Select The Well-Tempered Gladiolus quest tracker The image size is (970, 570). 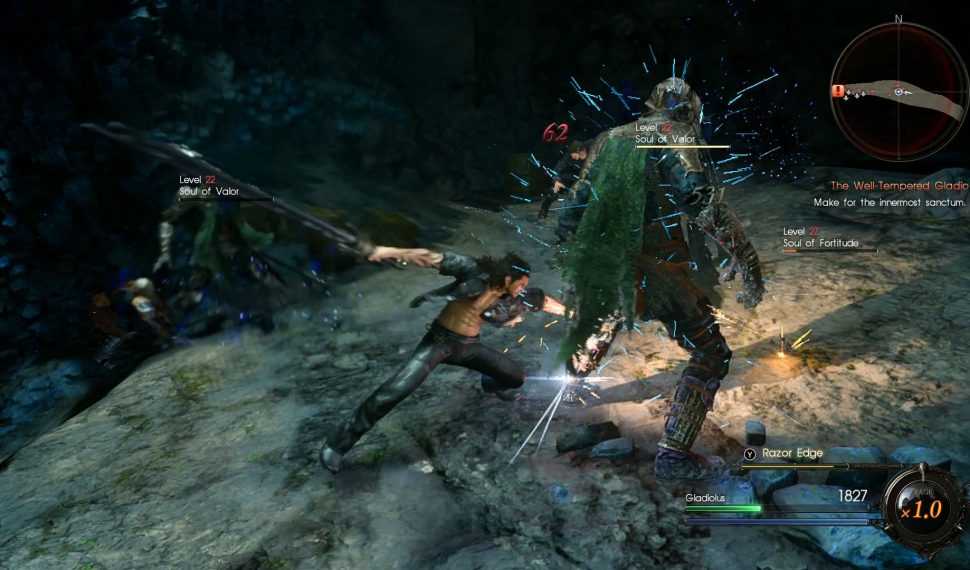tap(899, 186)
